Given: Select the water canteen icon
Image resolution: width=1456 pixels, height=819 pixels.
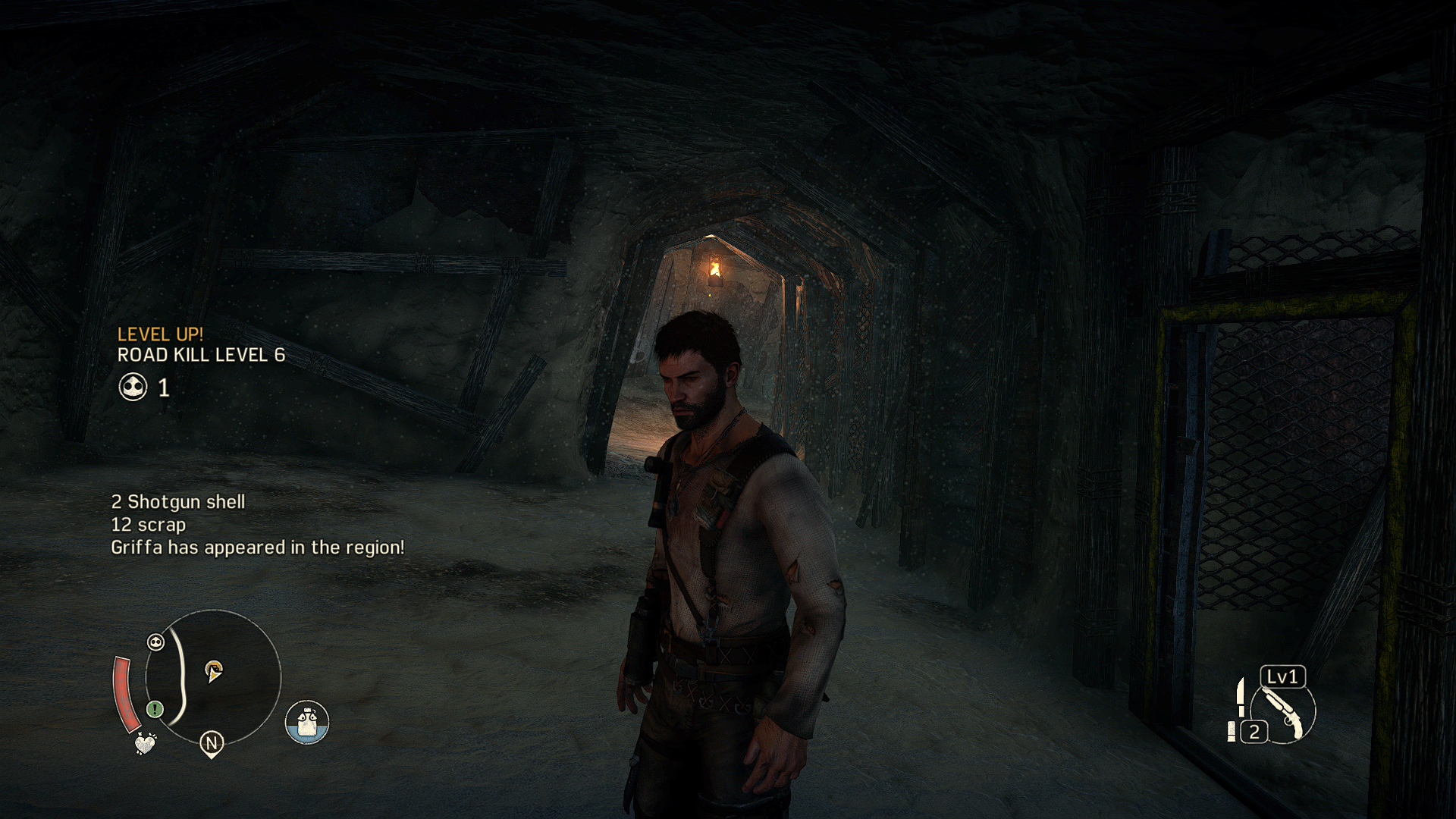Looking at the screenshot, I should point(307,722).
